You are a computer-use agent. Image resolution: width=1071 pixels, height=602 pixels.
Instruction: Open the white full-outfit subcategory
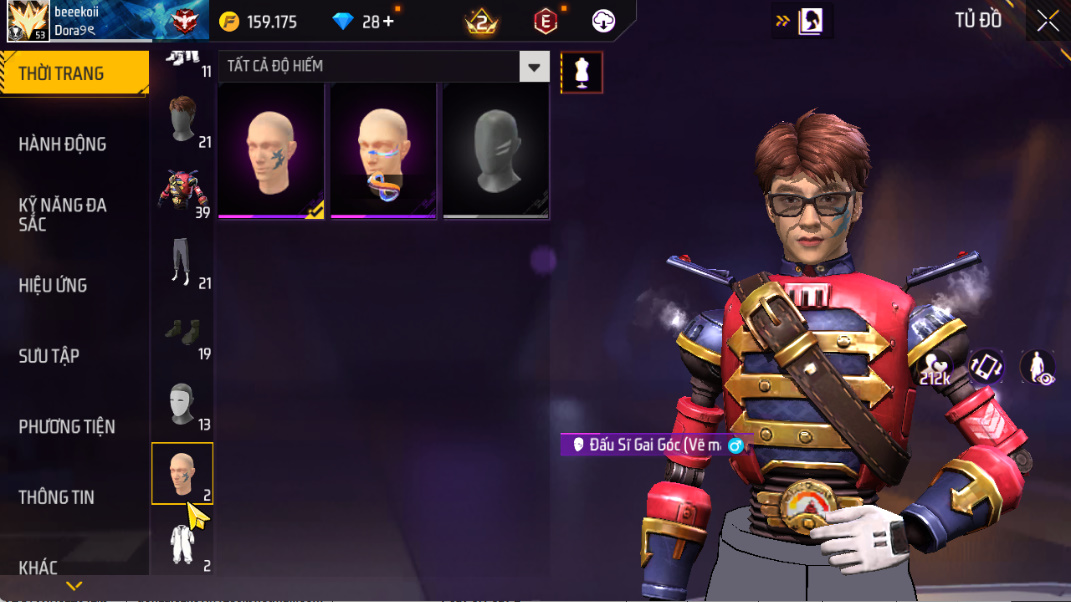[x=182, y=544]
